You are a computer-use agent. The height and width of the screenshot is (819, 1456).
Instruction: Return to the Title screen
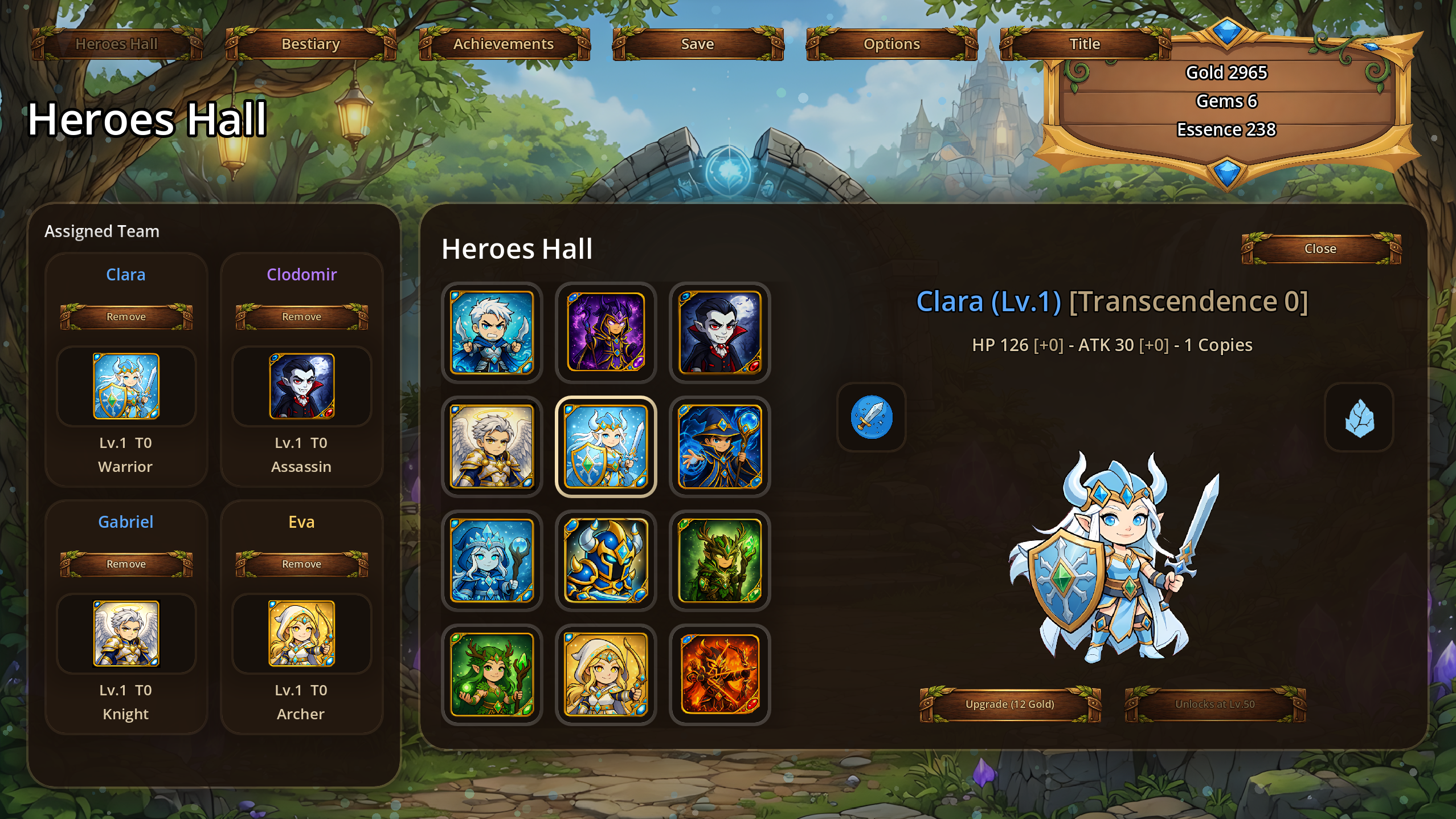[1085, 44]
